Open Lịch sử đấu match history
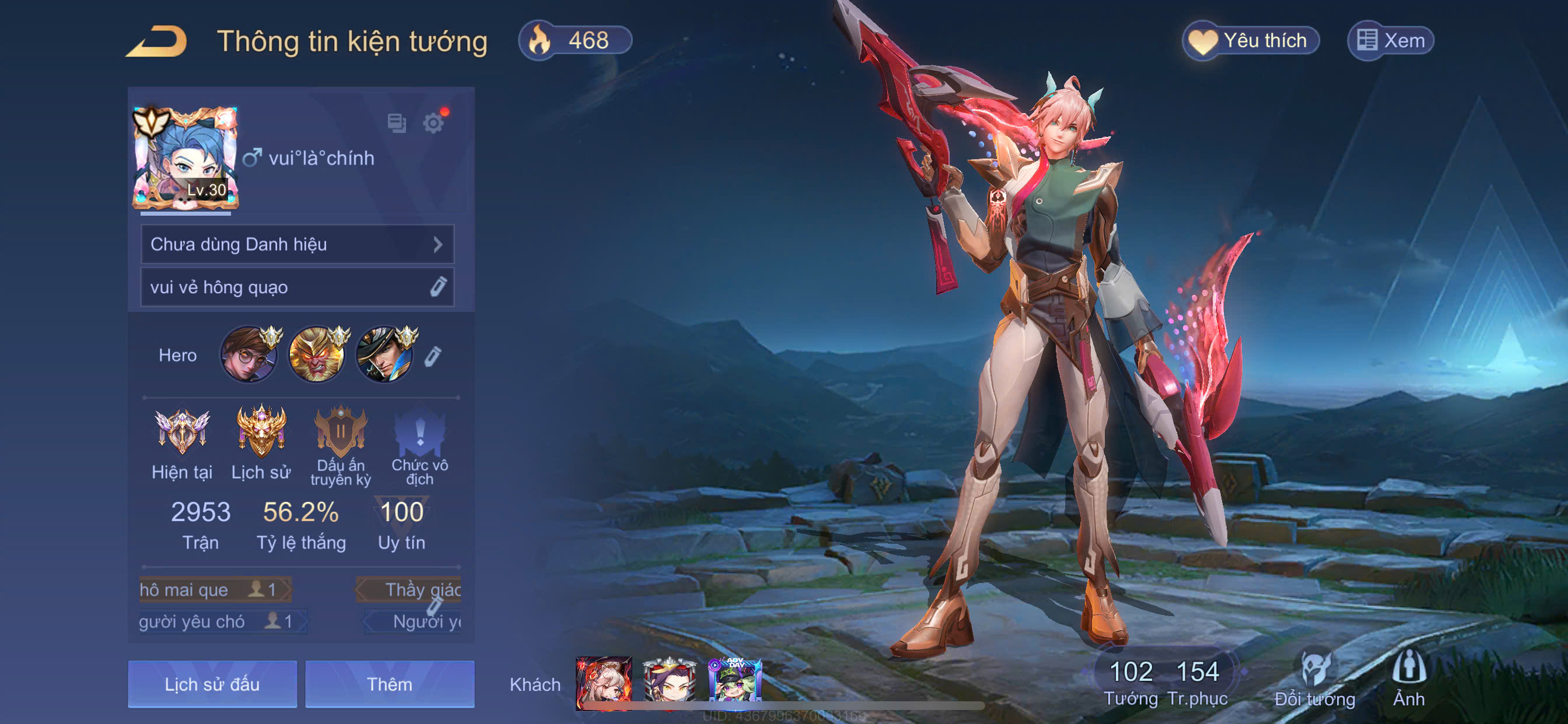Viewport: 1568px width, 724px height. [212, 684]
